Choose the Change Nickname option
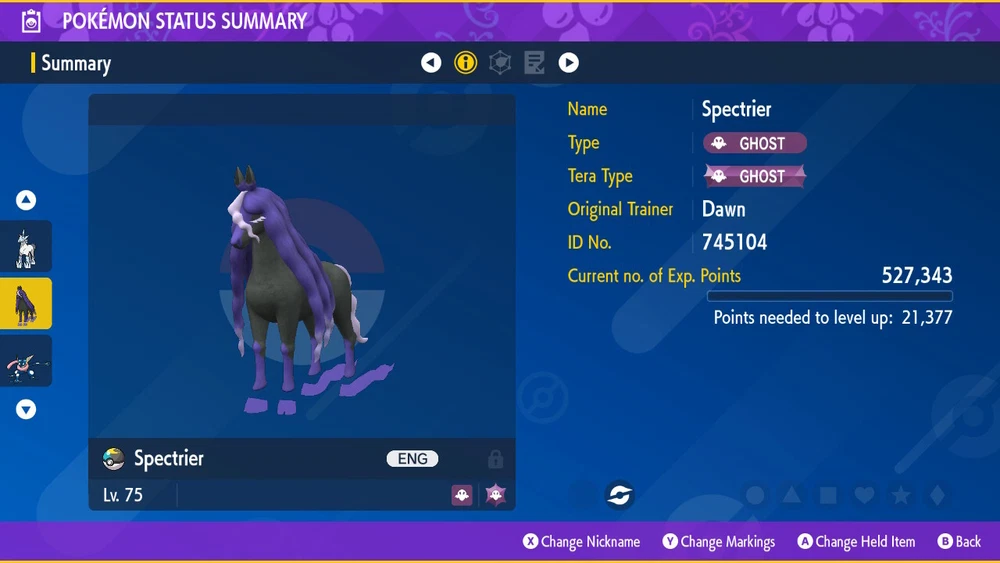The image size is (1000, 563). [581, 542]
